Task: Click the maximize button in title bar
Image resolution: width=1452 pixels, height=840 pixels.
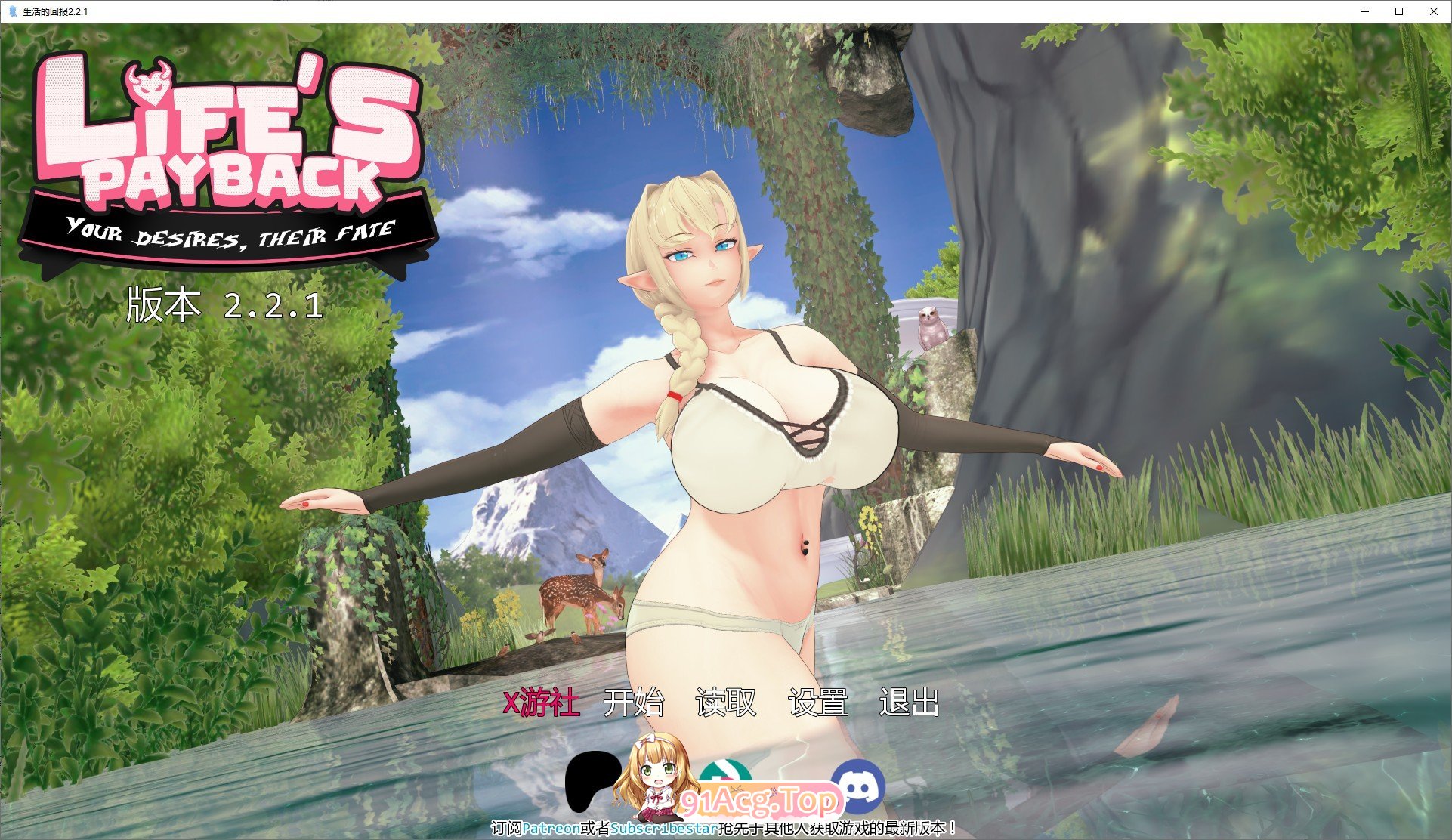Action: [x=1399, y=11]
